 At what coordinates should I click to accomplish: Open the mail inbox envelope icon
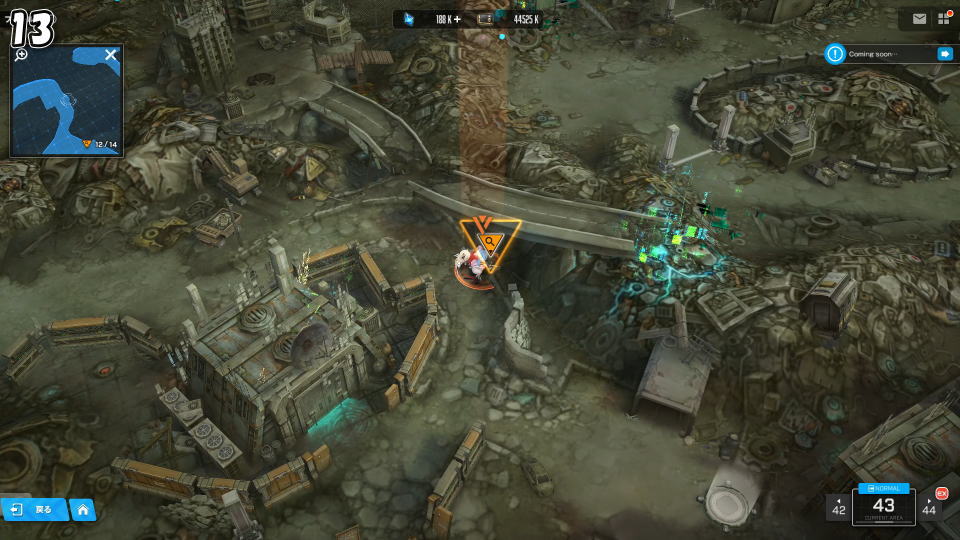(919, 19)
